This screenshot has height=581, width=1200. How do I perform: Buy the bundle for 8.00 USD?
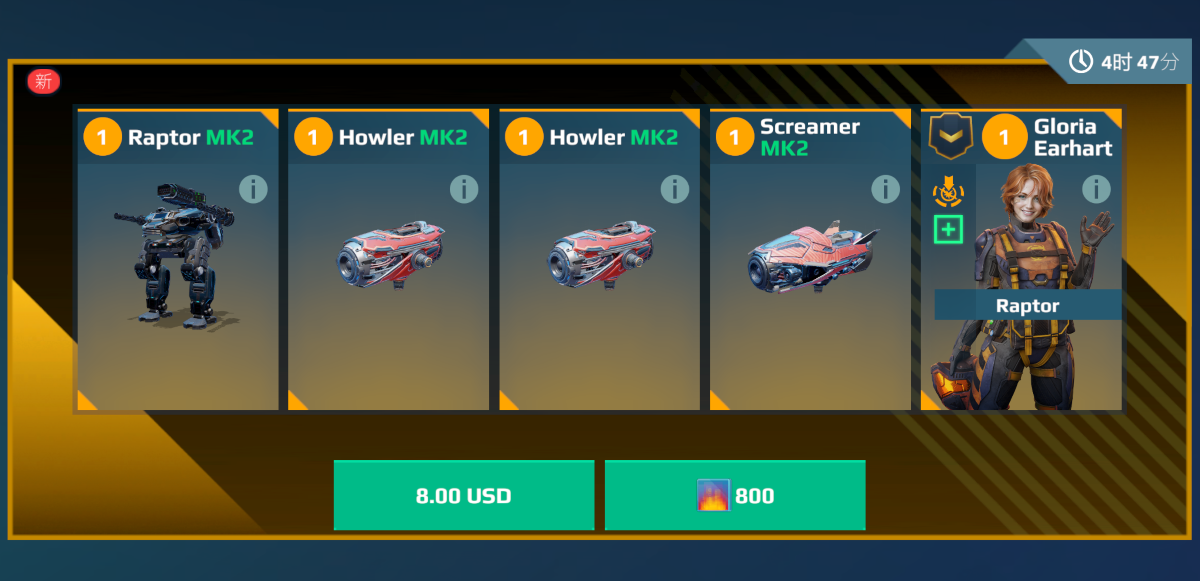point(463,495)
